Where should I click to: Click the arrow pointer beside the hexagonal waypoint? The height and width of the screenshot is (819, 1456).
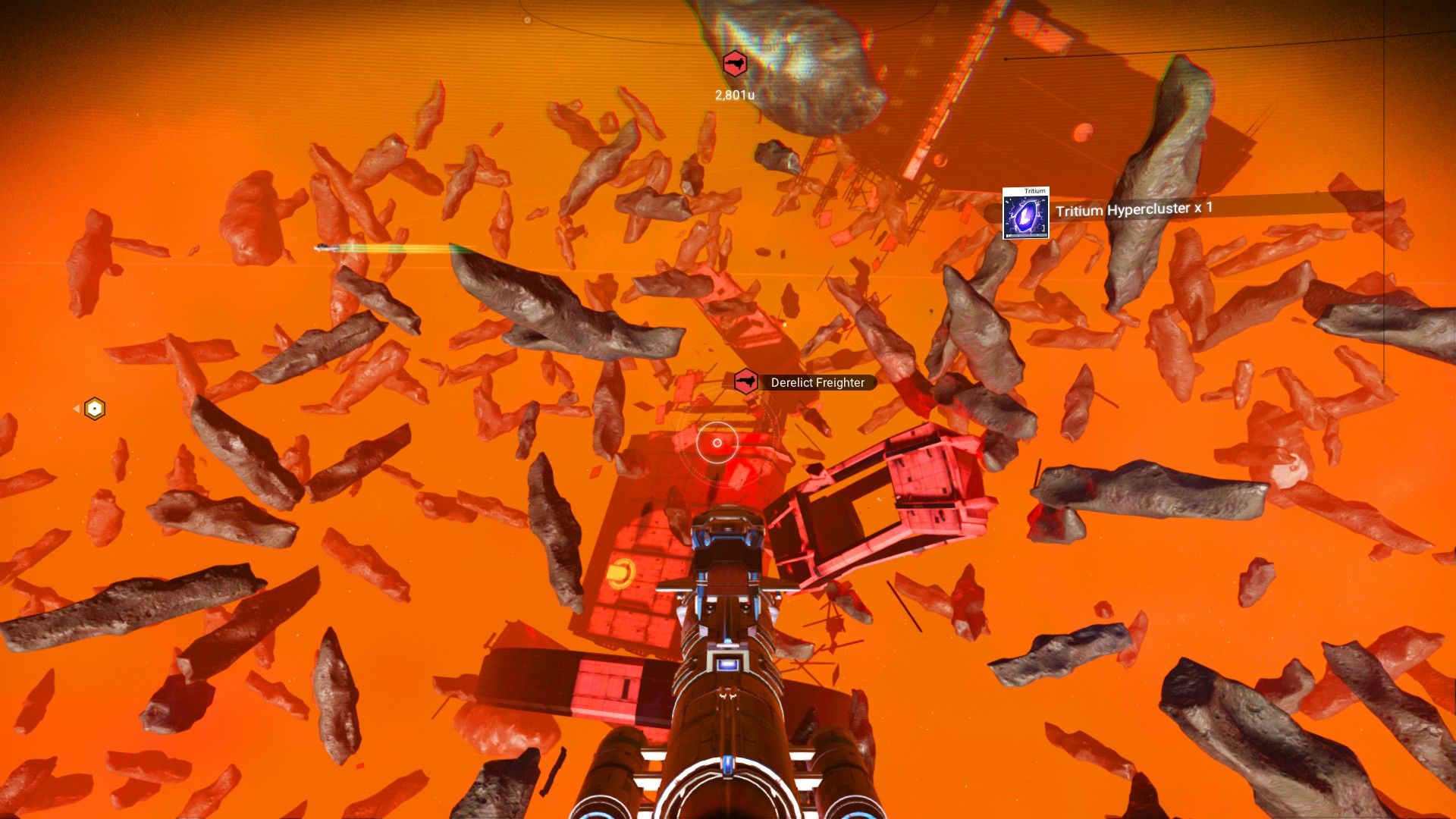coord(77,408)
